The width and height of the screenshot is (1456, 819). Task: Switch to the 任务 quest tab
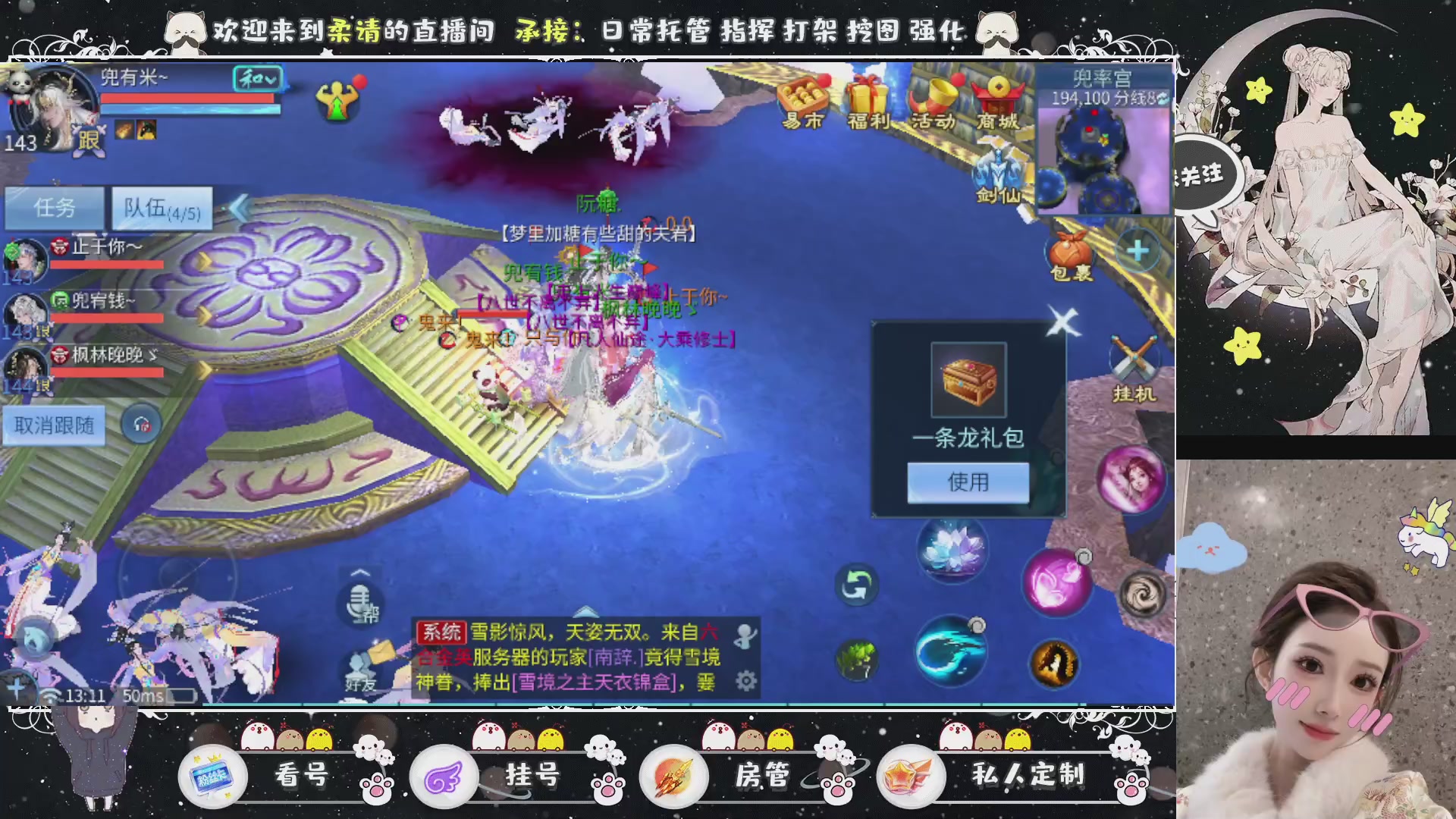pos(55,207)
